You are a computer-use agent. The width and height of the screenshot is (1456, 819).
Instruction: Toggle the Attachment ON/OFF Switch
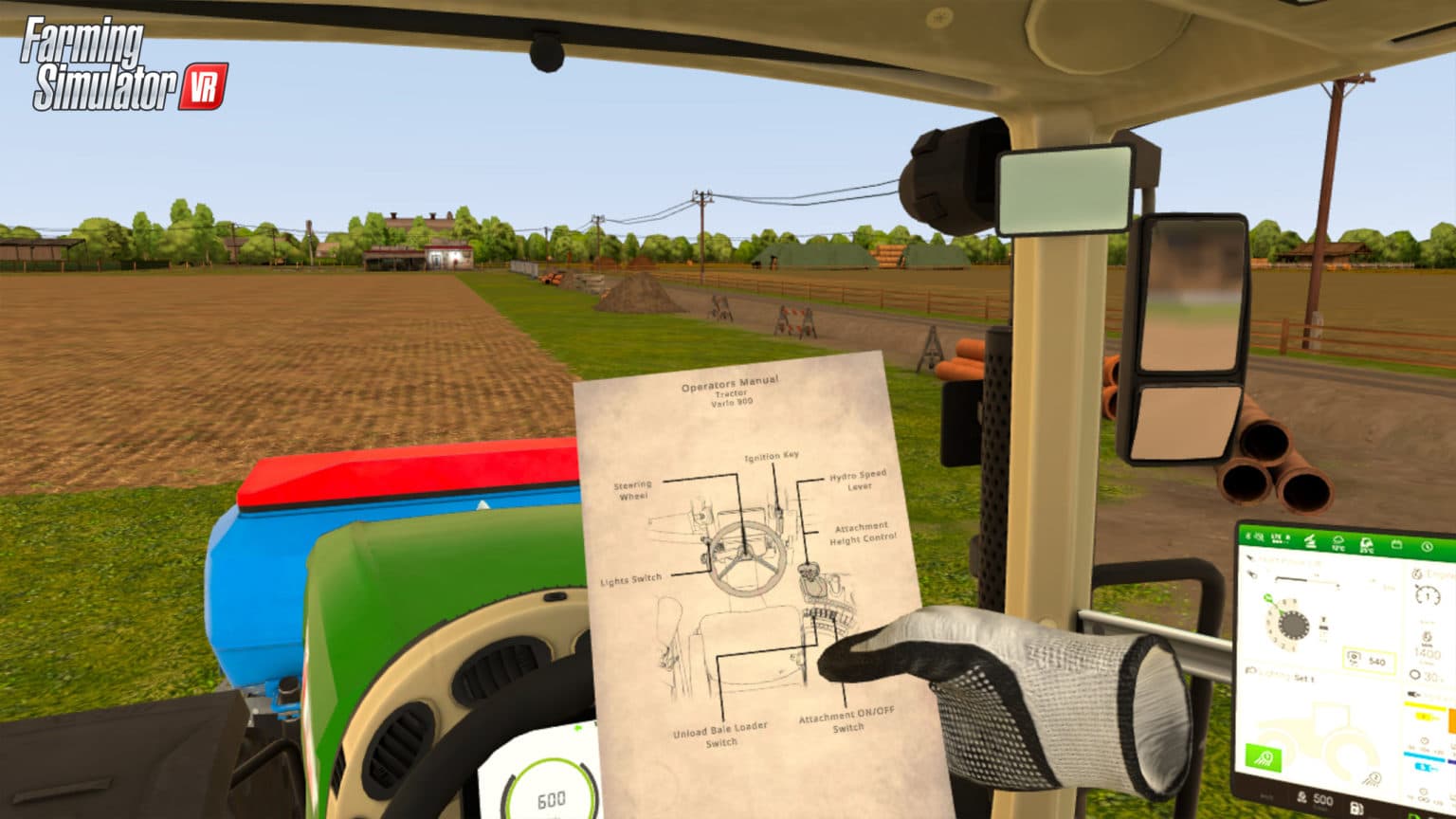(849, 718)
